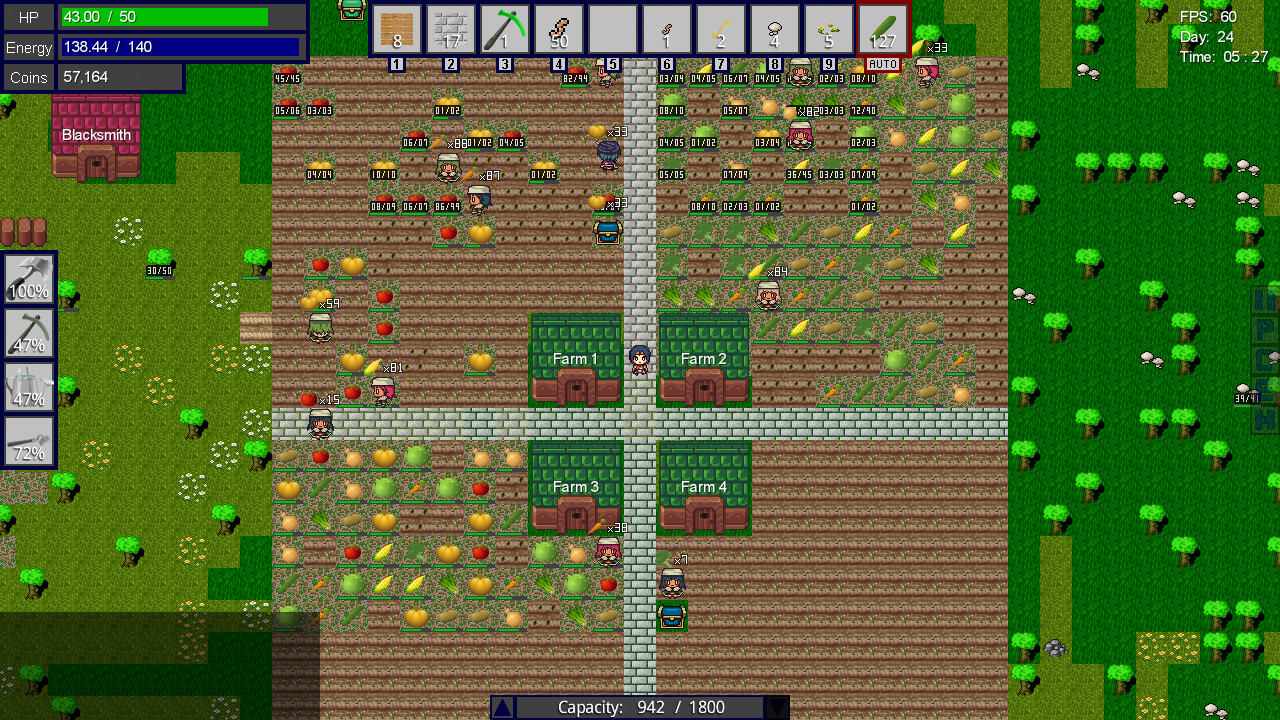Select the wood planks in hotbar slot 1

point(397,30)
